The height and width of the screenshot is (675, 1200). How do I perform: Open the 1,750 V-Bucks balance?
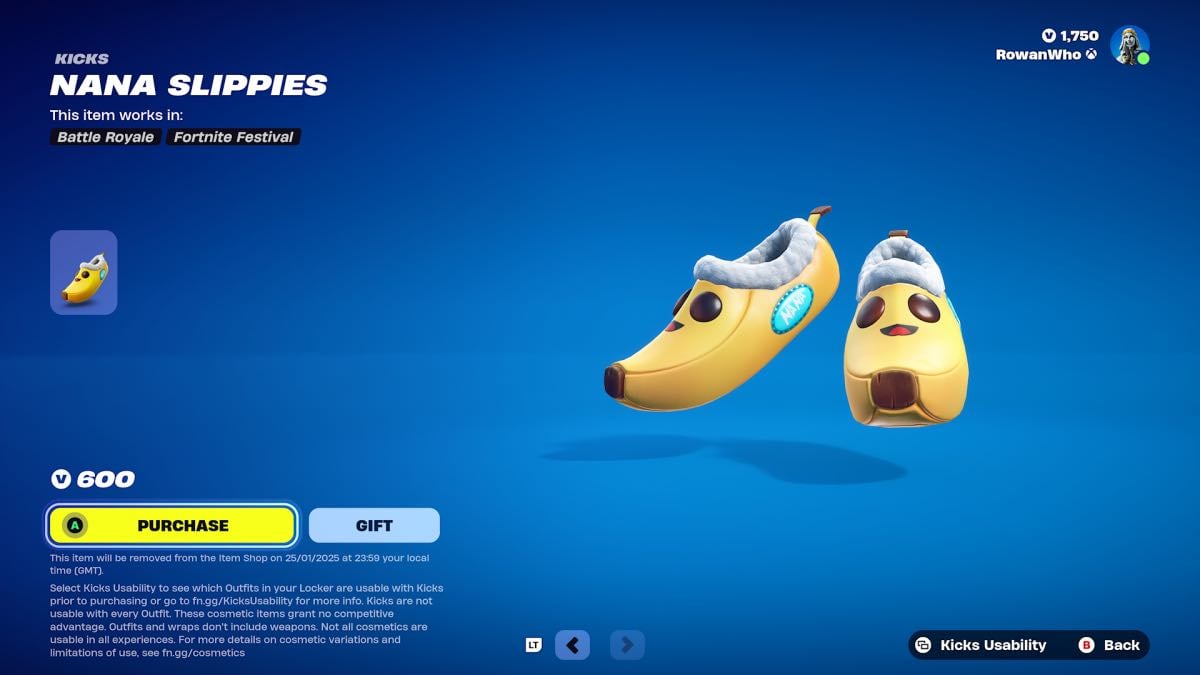[x=1070, y=36]
